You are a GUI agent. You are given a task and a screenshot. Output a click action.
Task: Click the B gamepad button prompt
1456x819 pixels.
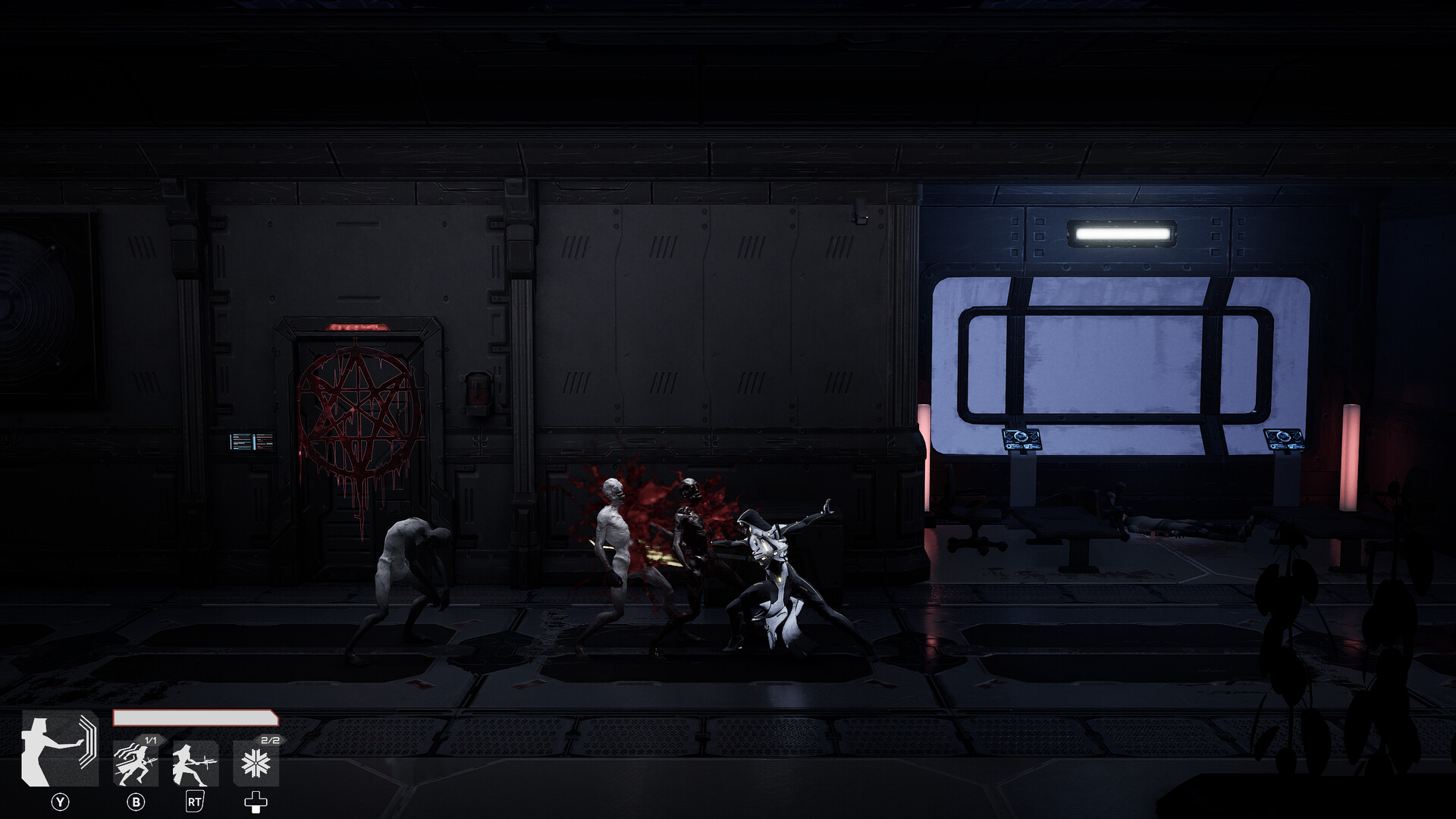point(136,802)
